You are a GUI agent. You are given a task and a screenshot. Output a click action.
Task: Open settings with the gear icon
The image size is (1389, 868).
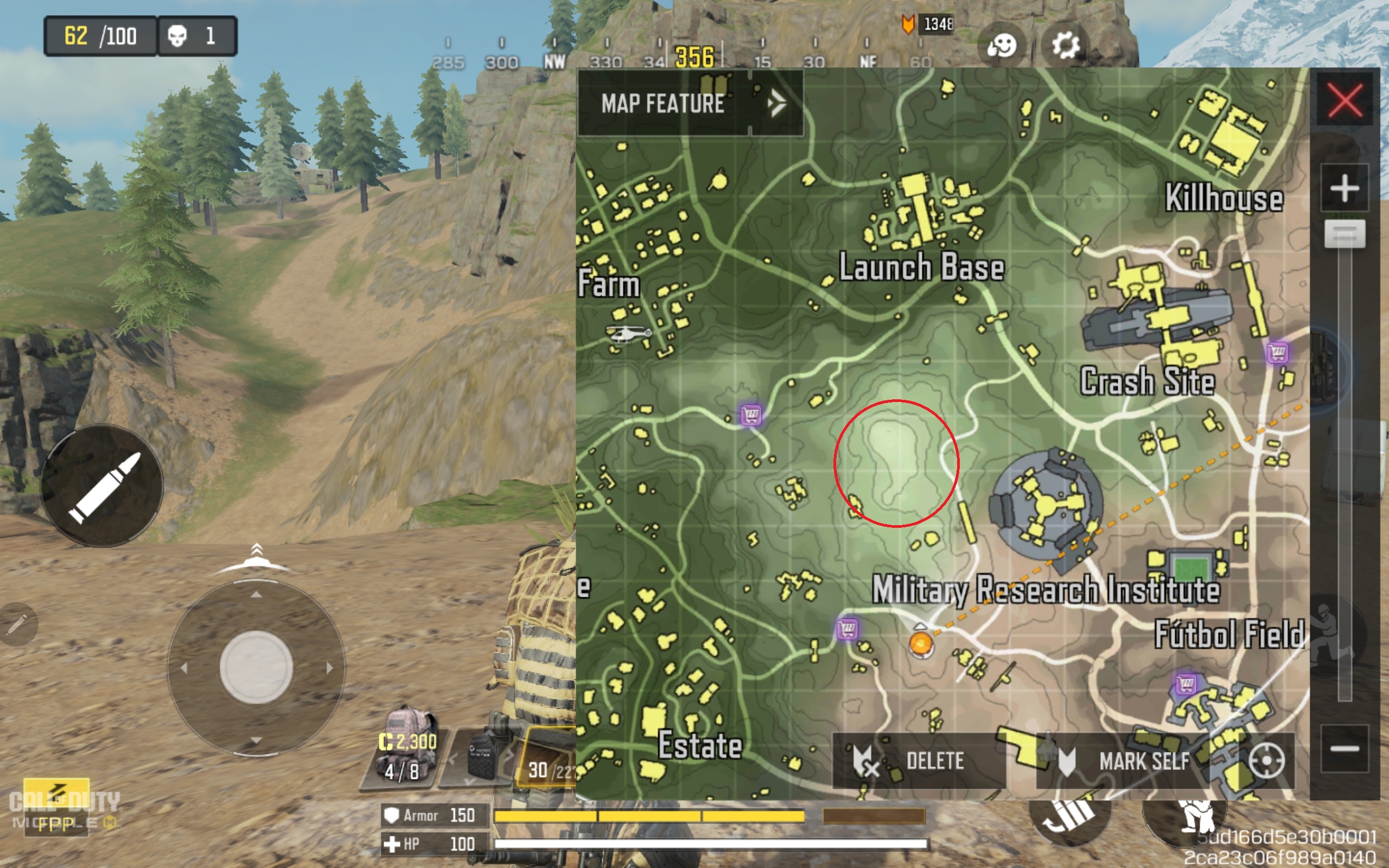[1065, 45]
